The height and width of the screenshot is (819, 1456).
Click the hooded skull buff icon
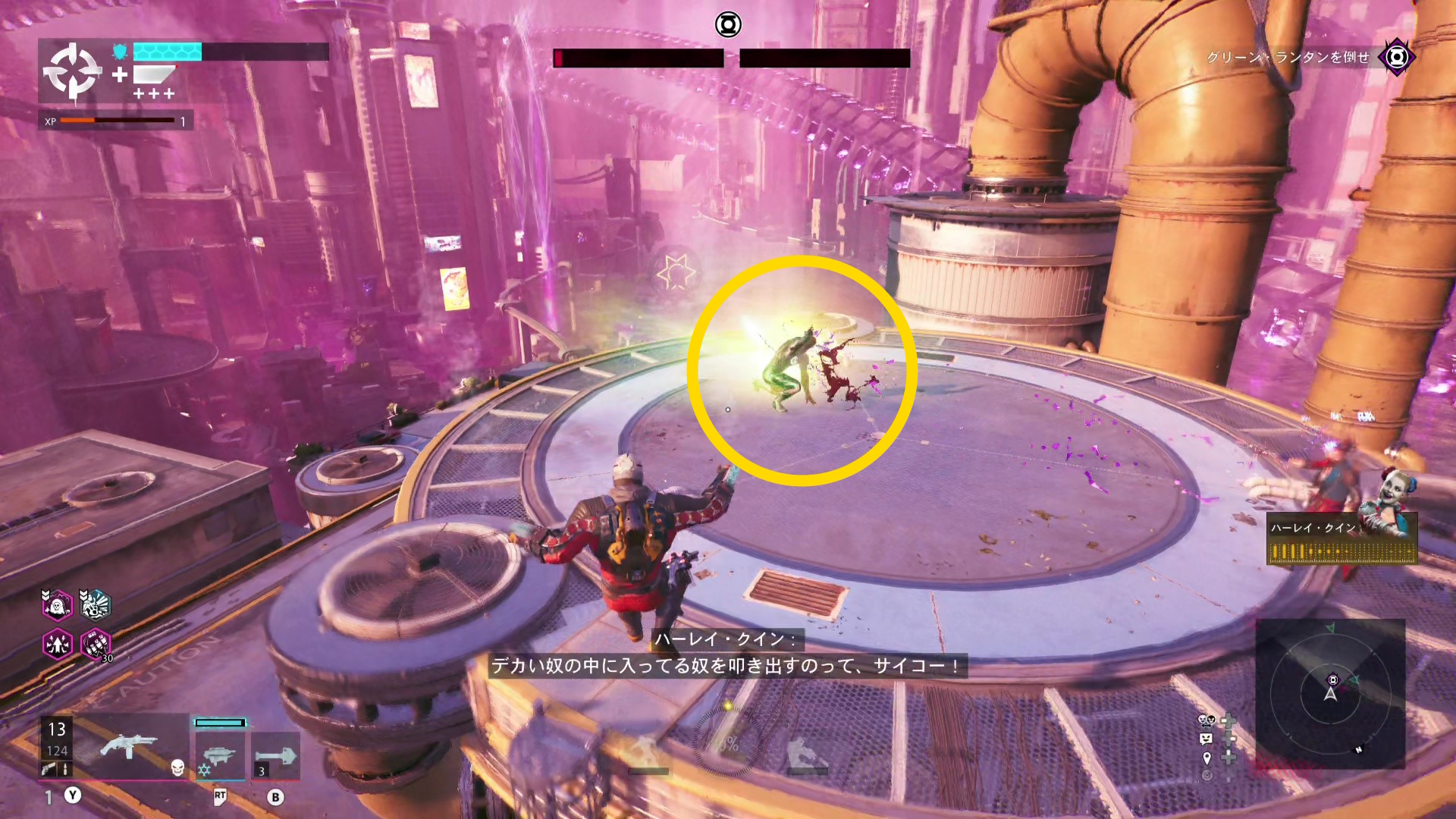57,605
